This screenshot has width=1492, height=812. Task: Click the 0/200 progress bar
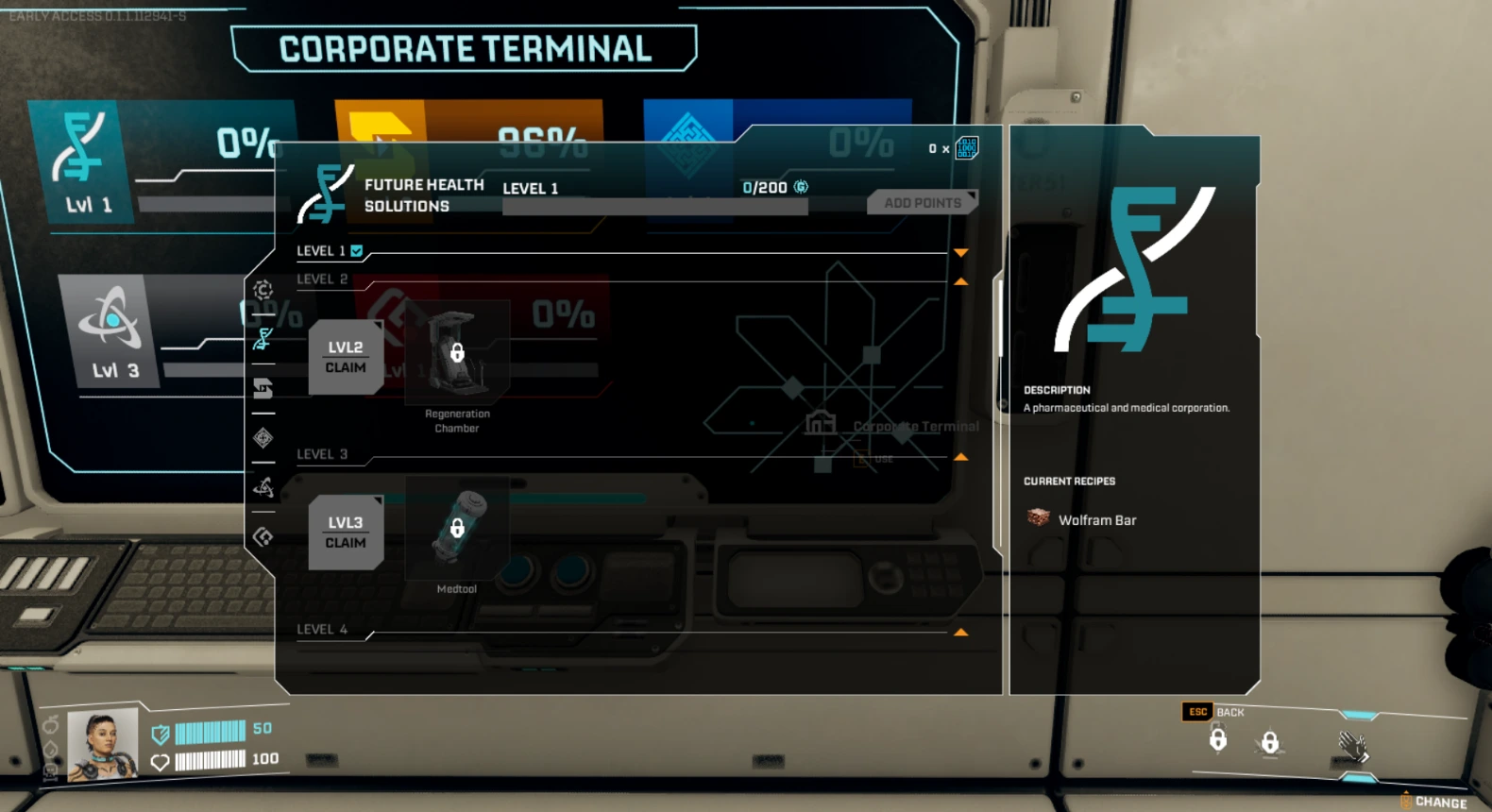(654, 206)
